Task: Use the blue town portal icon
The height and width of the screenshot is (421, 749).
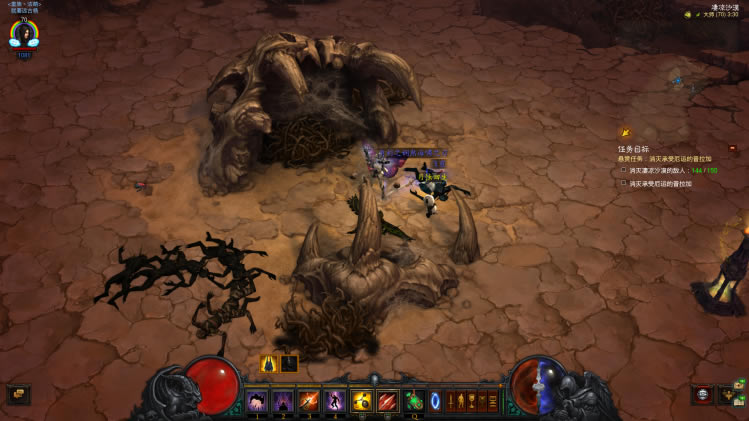Action: [435, 401]
